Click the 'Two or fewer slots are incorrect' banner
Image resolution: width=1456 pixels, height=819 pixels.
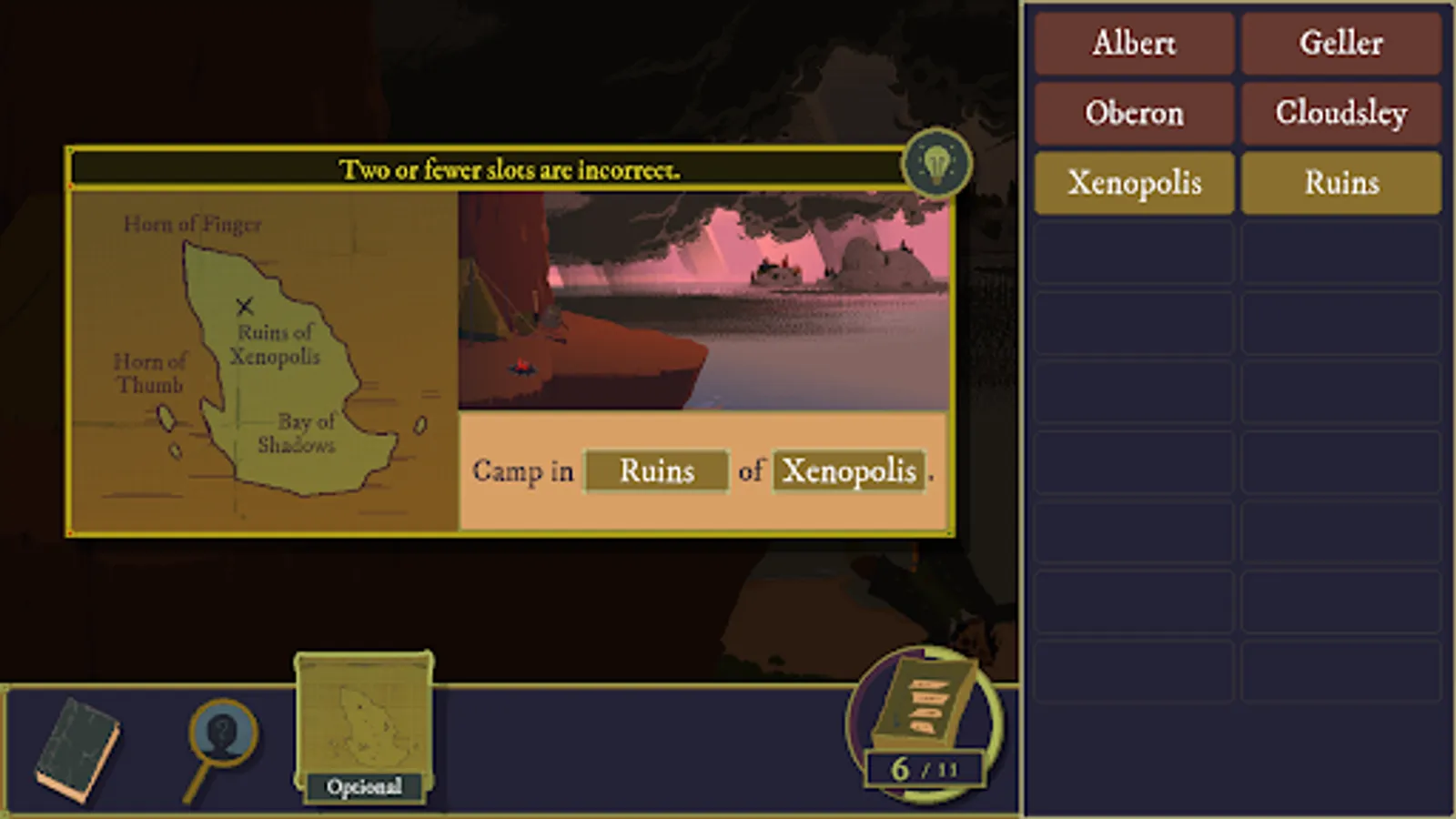[x=510, y=167]
